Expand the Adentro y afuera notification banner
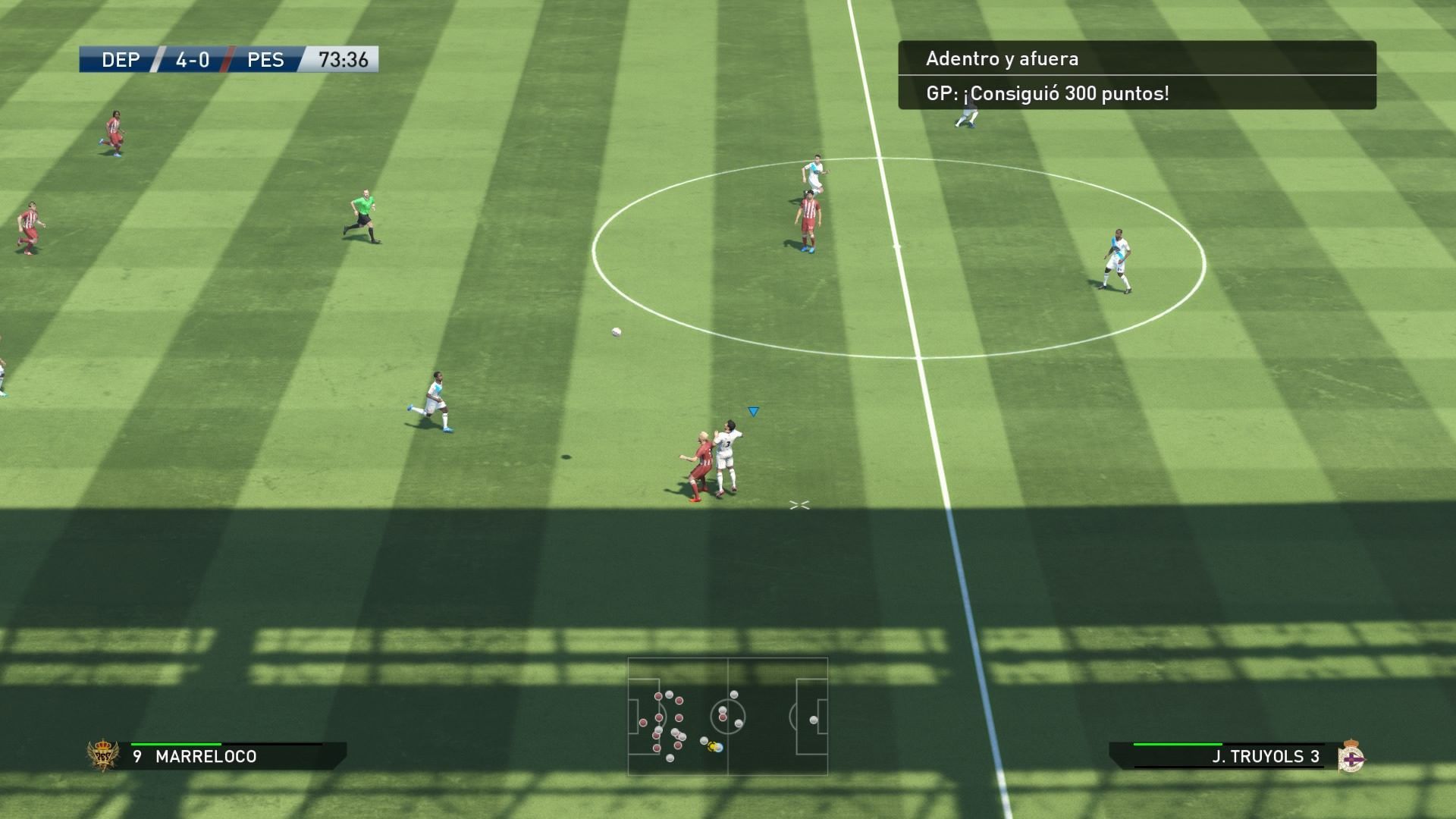 click(x=1001, y=58)
